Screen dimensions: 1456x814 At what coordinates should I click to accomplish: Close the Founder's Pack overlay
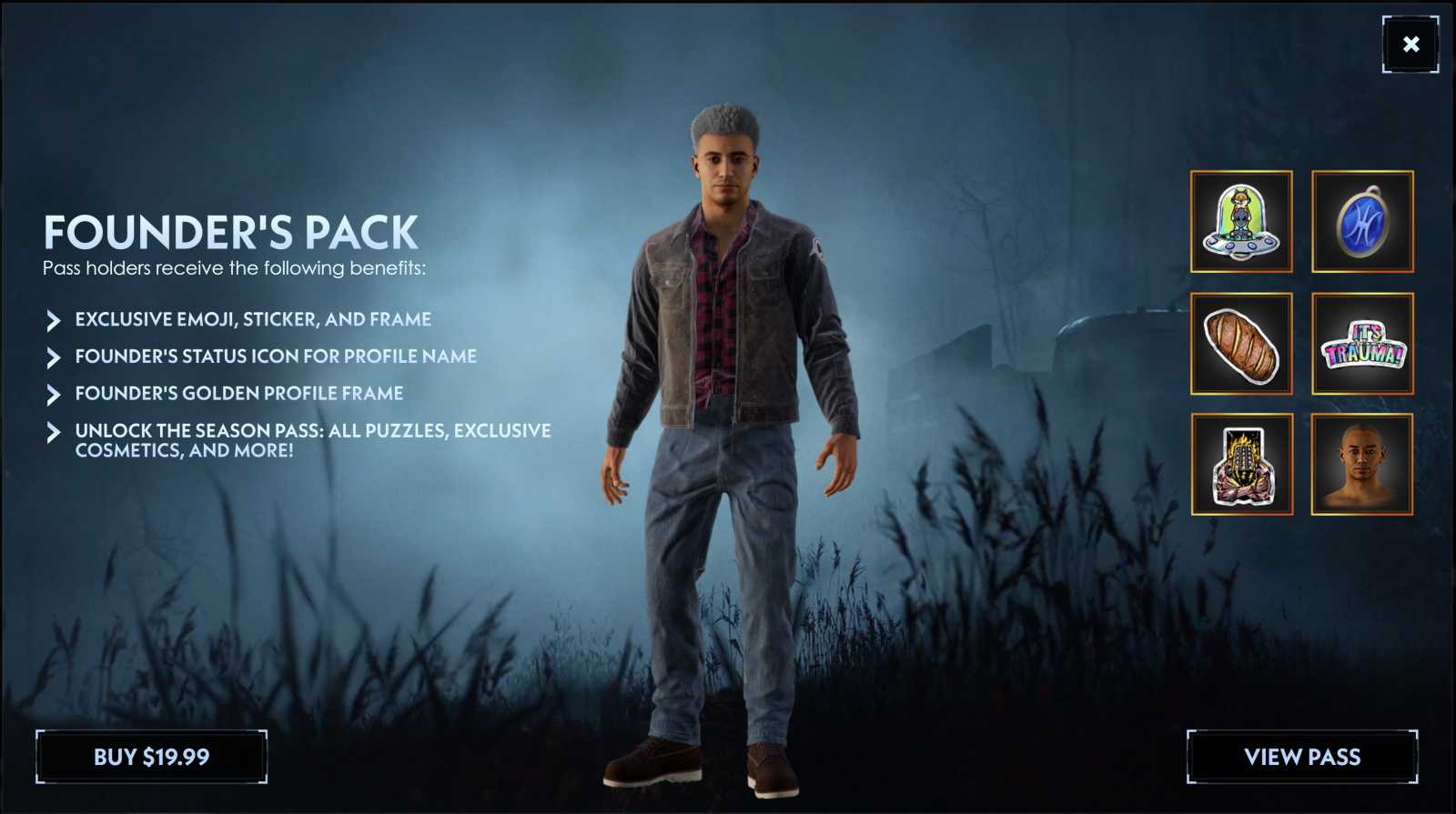point(1411,43)
